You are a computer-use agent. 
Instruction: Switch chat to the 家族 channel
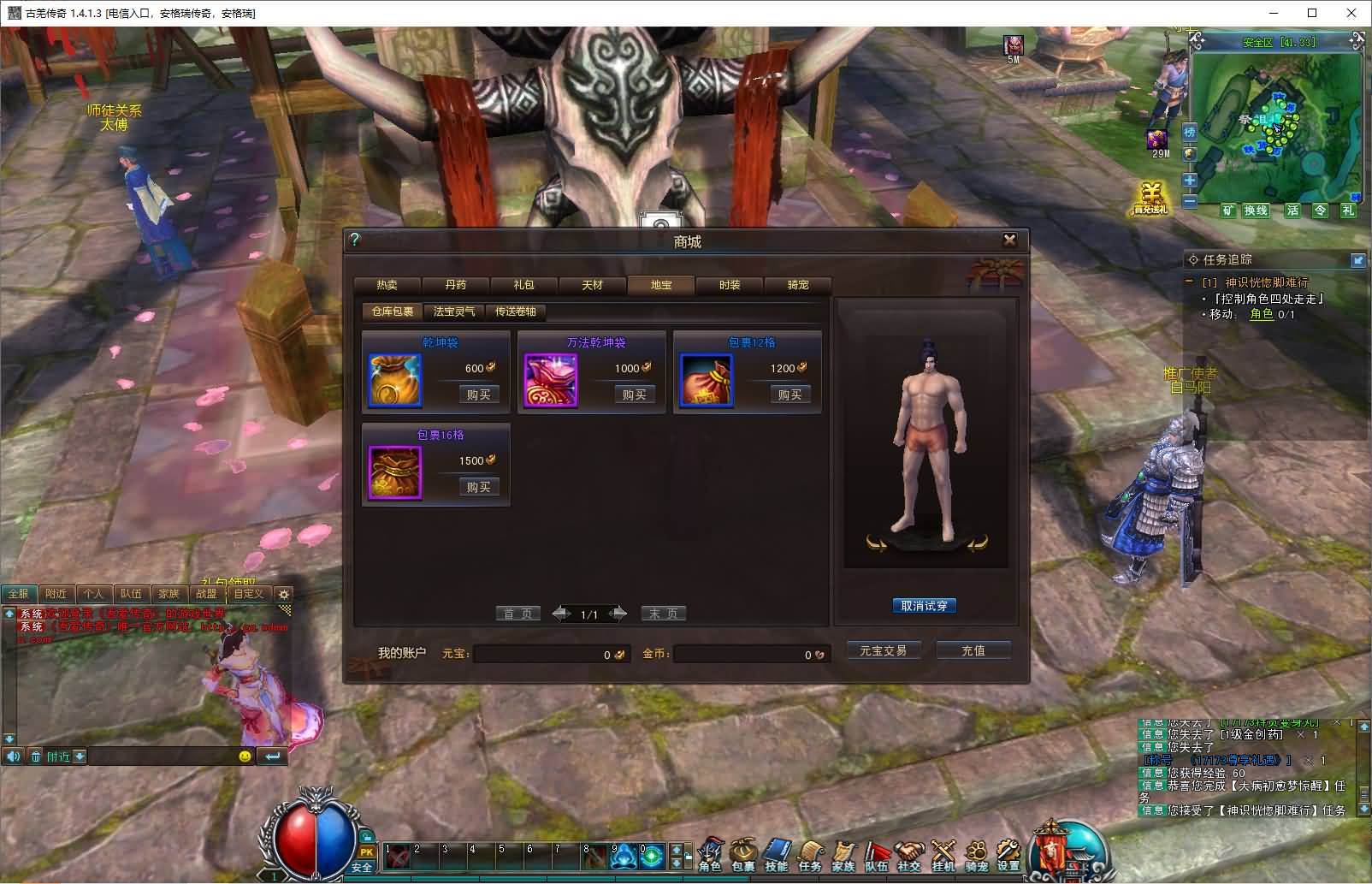pos(169,593)
